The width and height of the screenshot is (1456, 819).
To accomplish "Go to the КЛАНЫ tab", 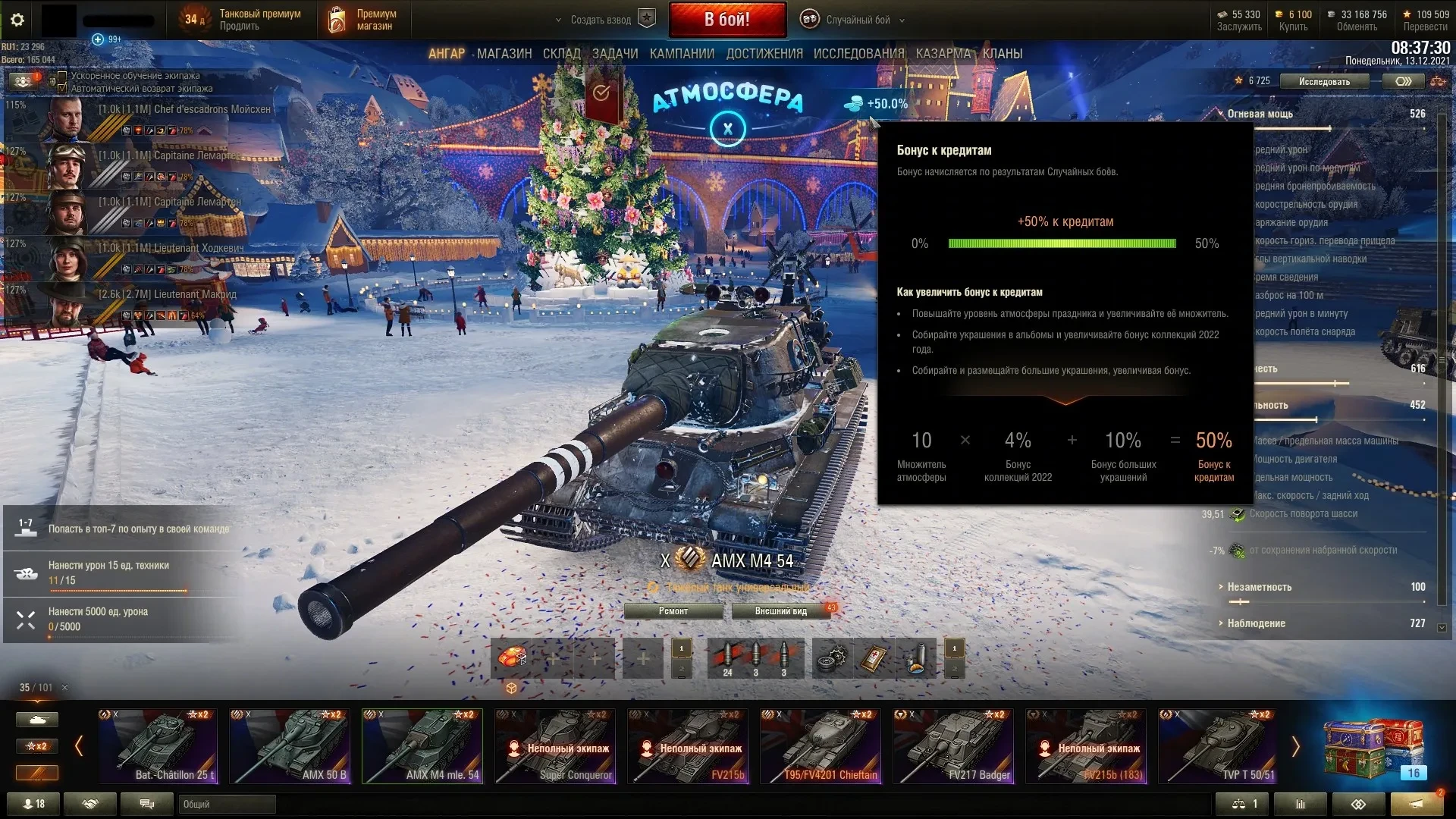I will coord(1002,54).
